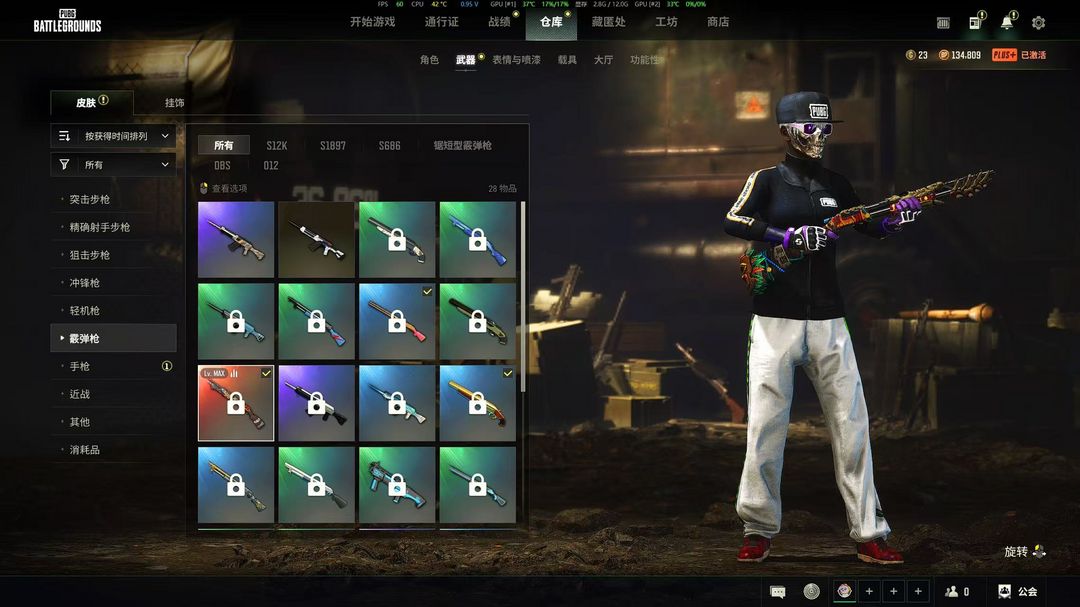Open the 载具 vehicle tab
Image resolution: width=1080 pixels, height=607 pixels.
click(567, 60)
